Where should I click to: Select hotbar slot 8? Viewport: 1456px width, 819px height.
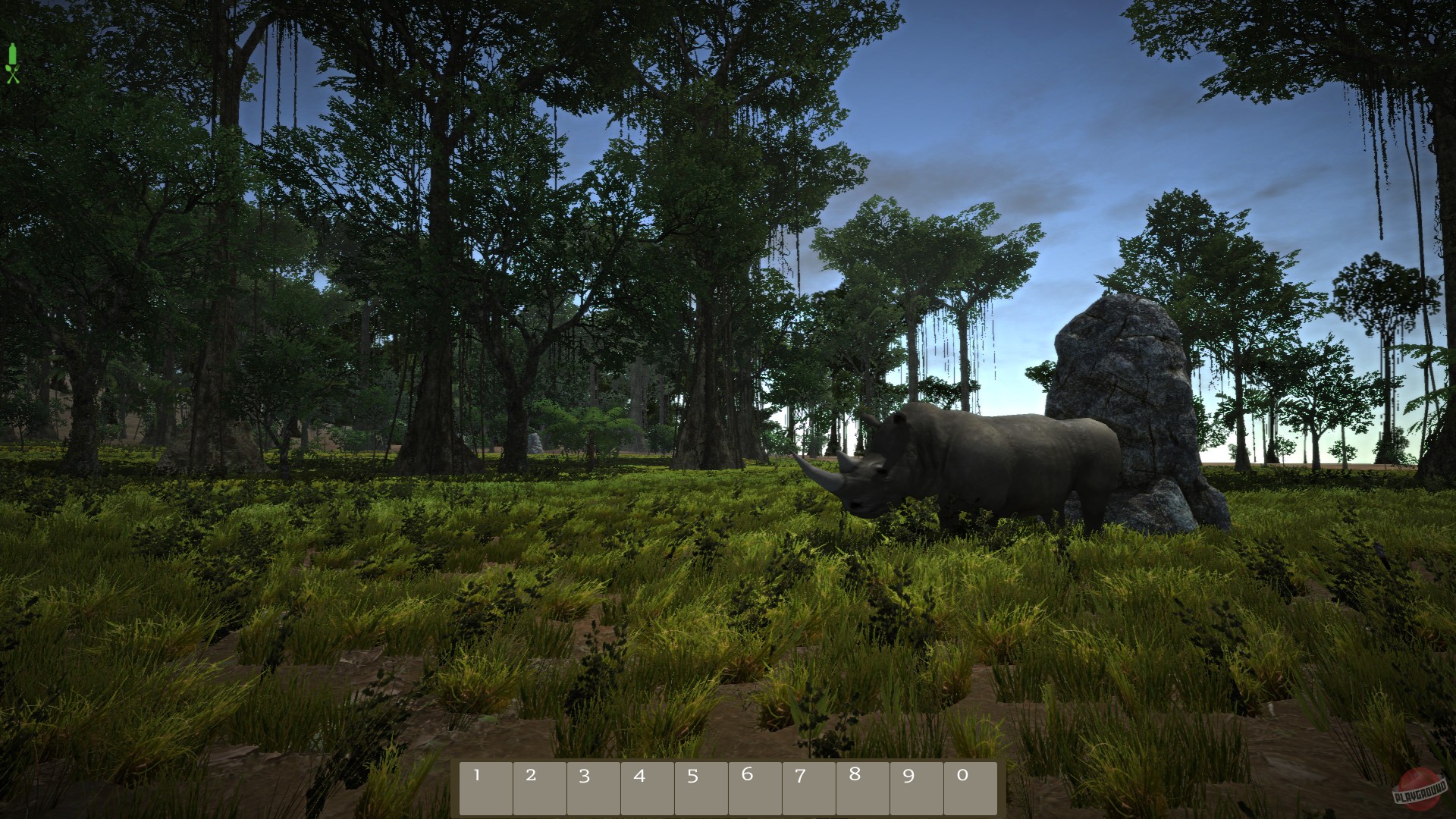pos(863,787)
